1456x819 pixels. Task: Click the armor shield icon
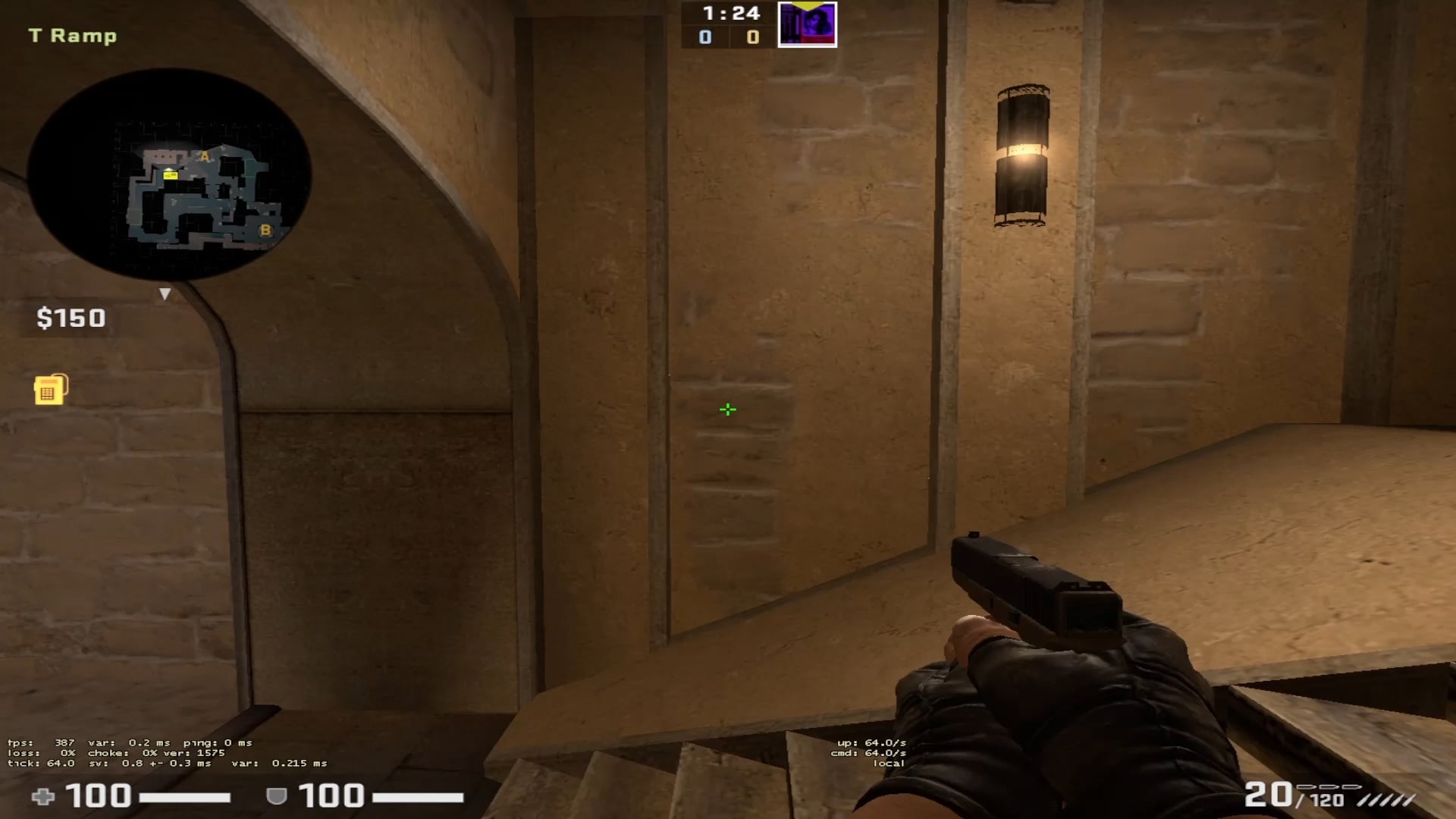279,797
